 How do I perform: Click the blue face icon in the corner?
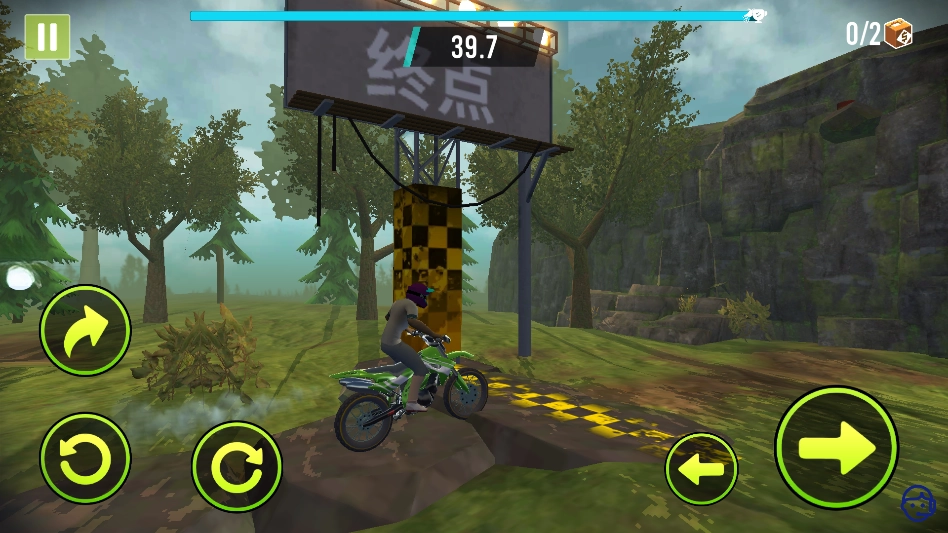917,503
